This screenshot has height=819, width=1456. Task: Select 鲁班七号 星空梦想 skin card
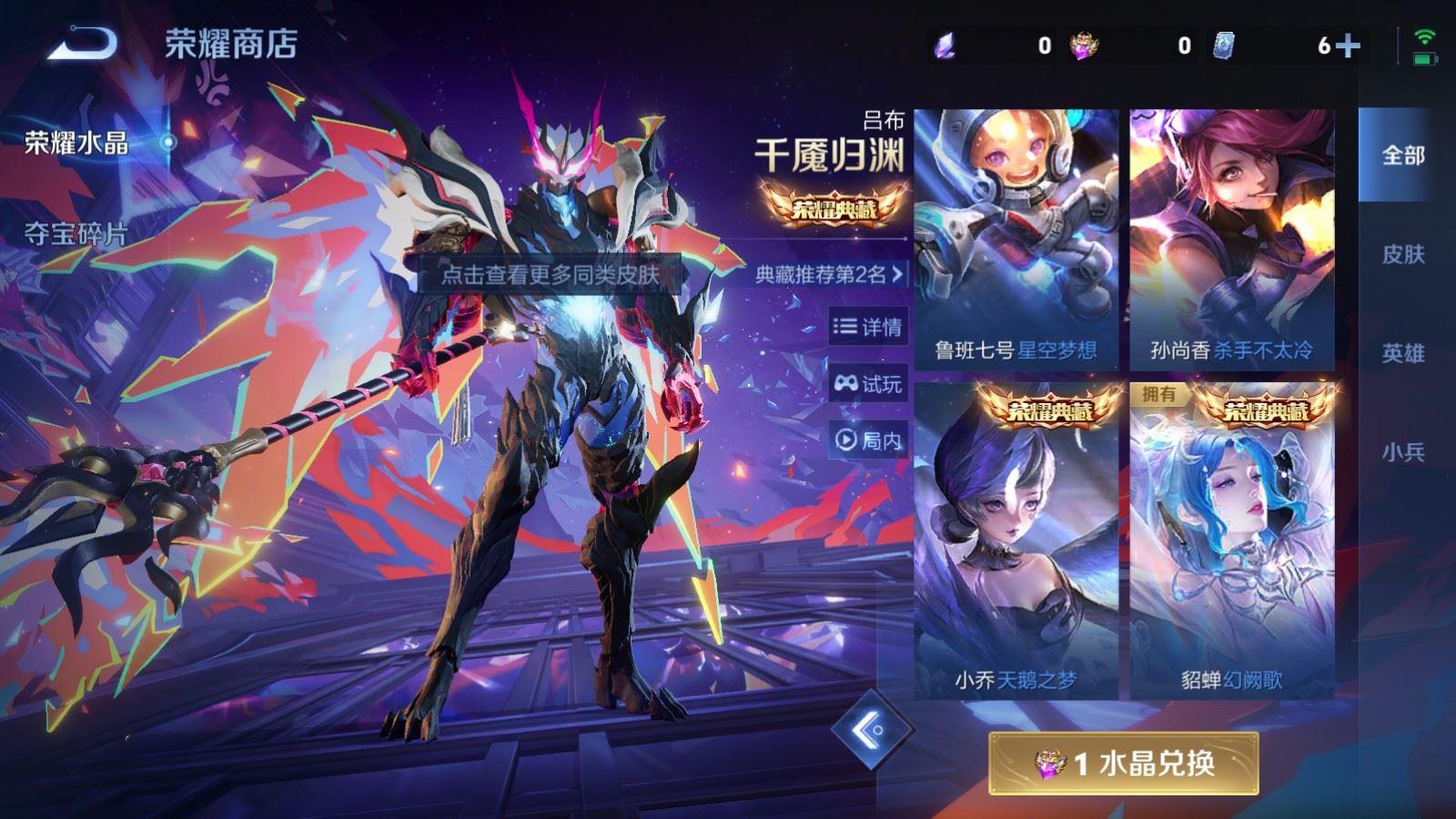(1016, 238)
